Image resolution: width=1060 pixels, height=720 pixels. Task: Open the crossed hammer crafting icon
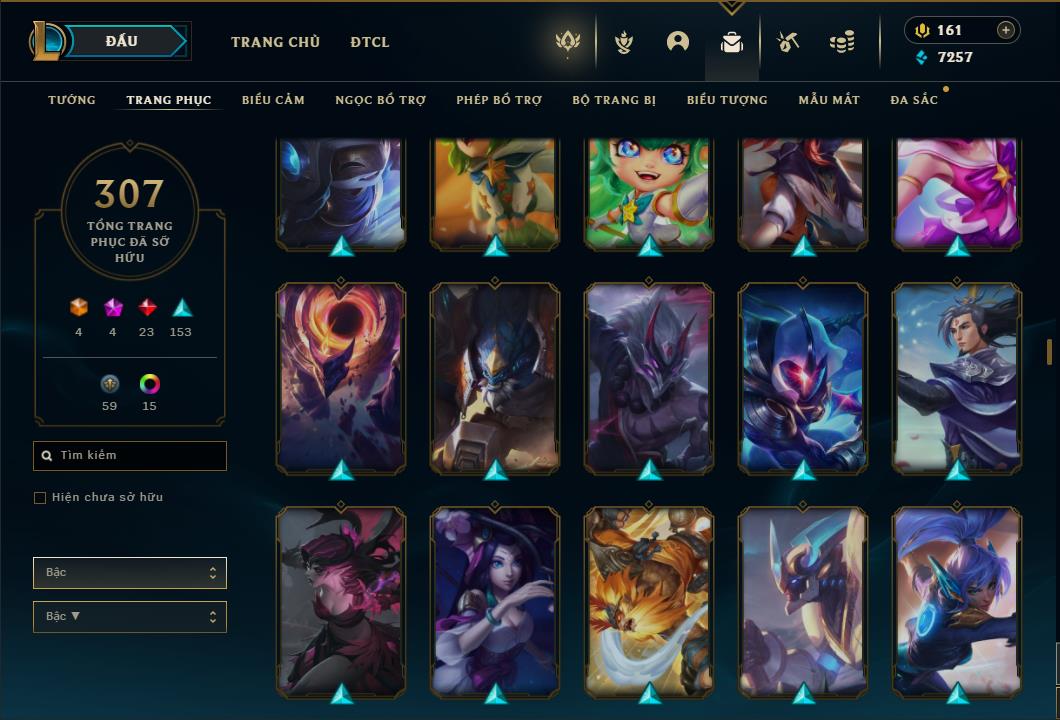pyautogui.click(x=788, y=42)
